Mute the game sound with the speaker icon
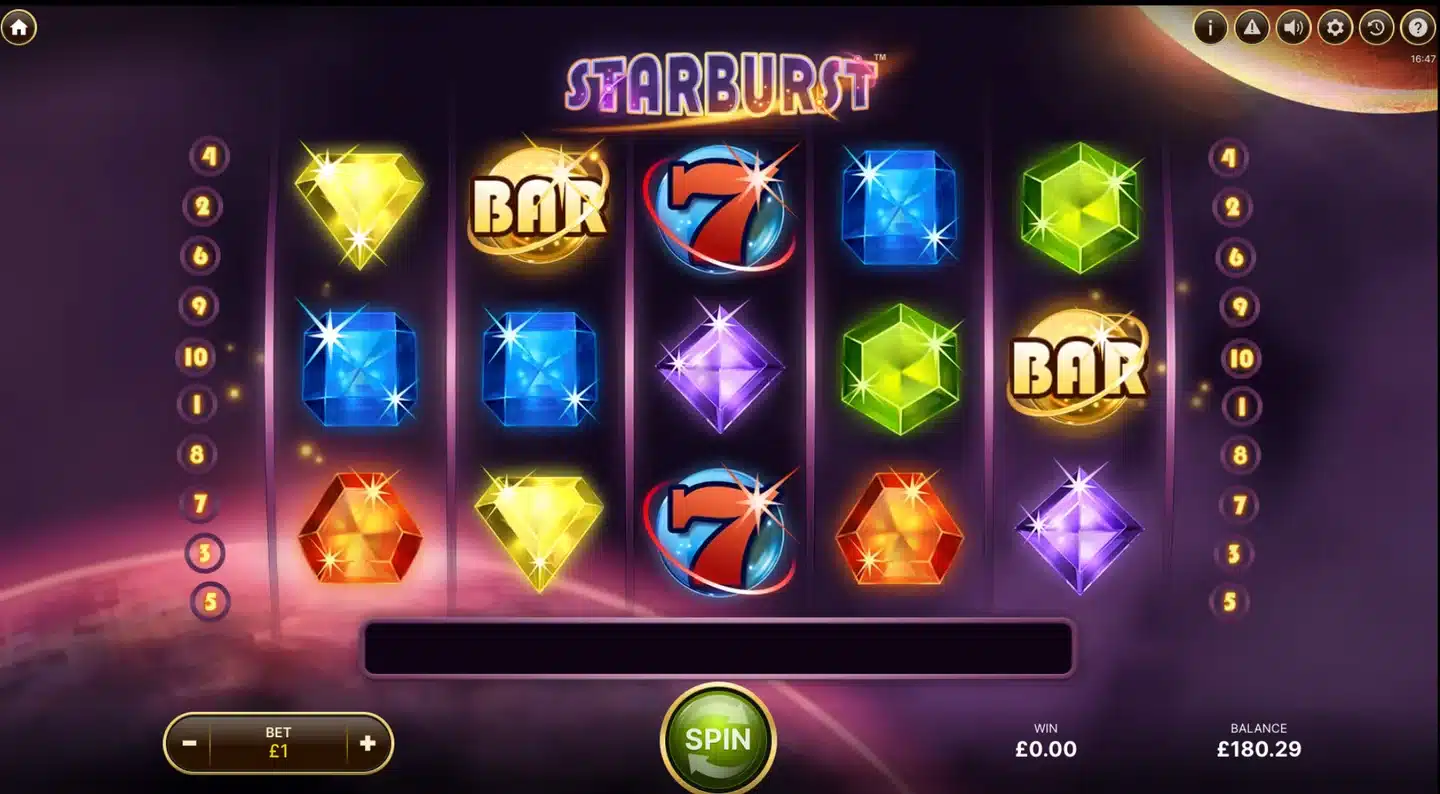This screenshot has width=1440, height=794. tap(1293, 29)
